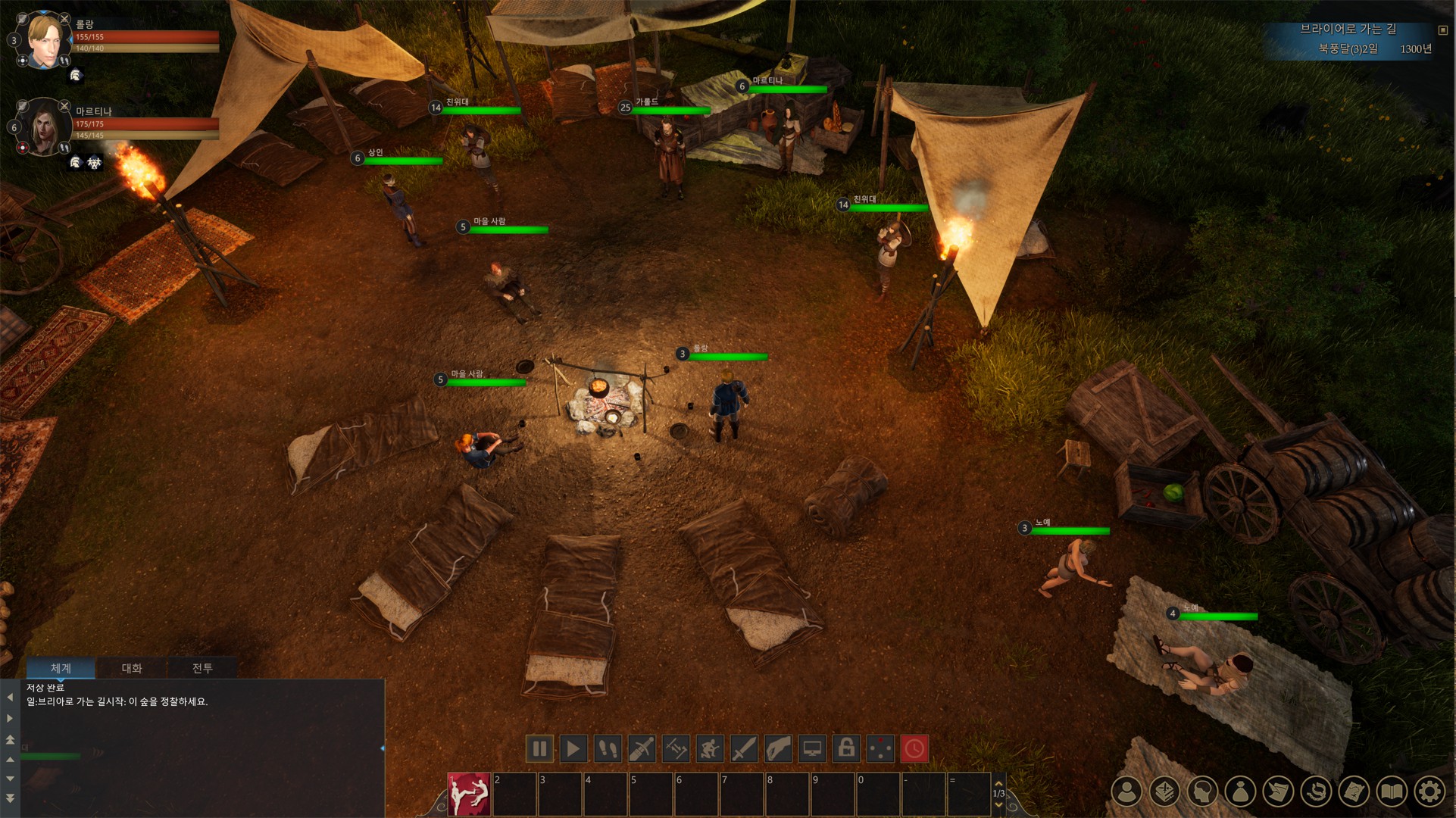Switch to the 대화 chat log tab
Image resolution: width=1456 pixels, height=818 pixels.
coord(132,668)
